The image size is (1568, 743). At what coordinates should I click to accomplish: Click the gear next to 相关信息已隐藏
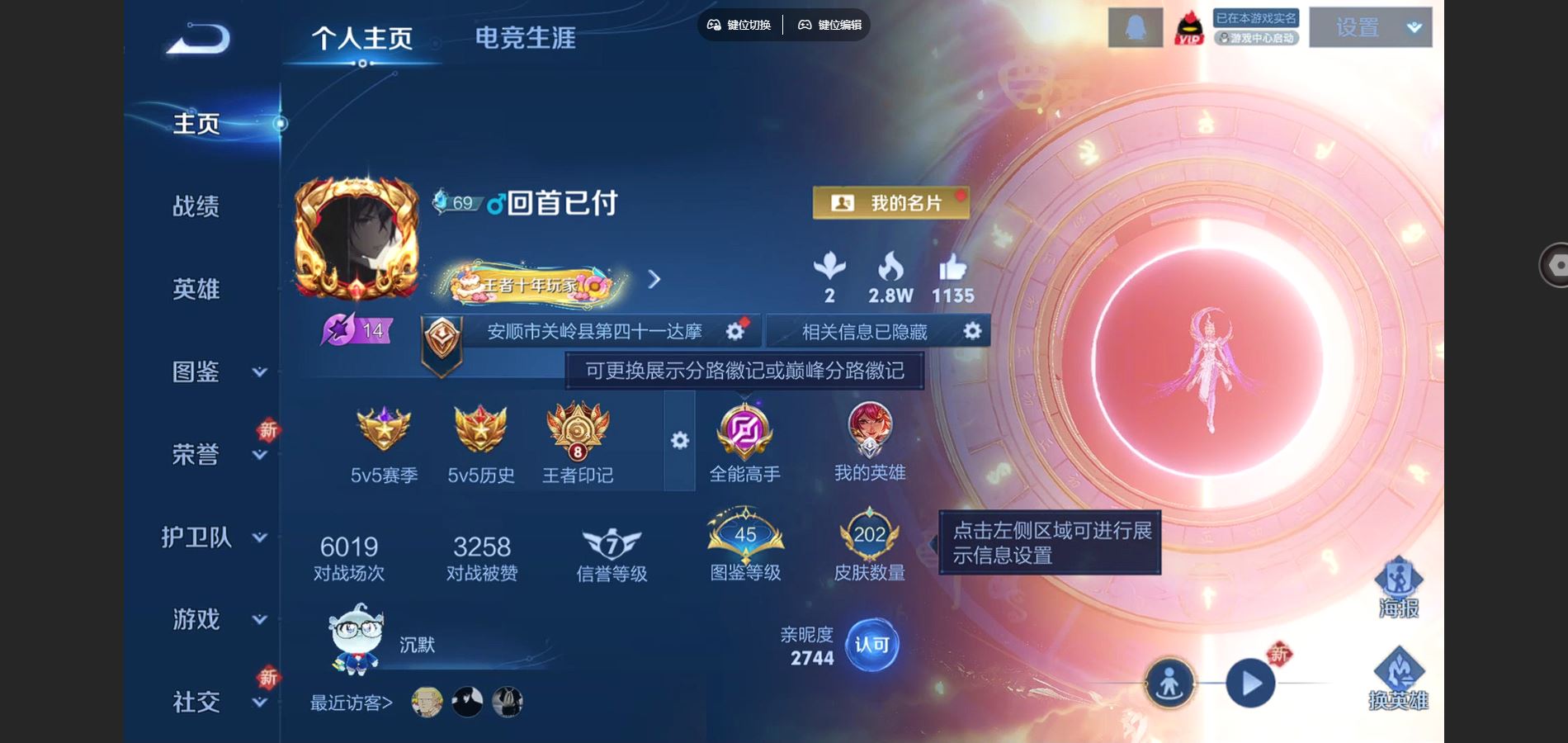pos(971,331)
